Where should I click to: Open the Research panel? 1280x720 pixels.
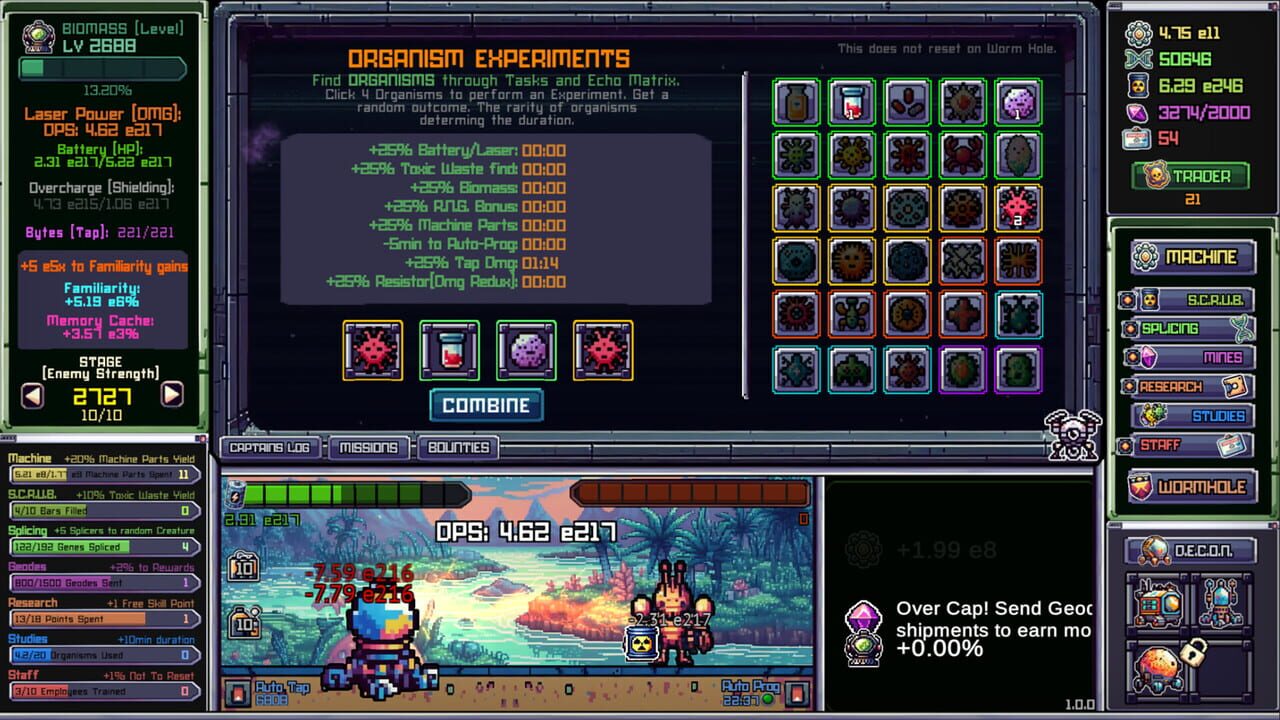pyautogui.click(x=1190, y=385)
